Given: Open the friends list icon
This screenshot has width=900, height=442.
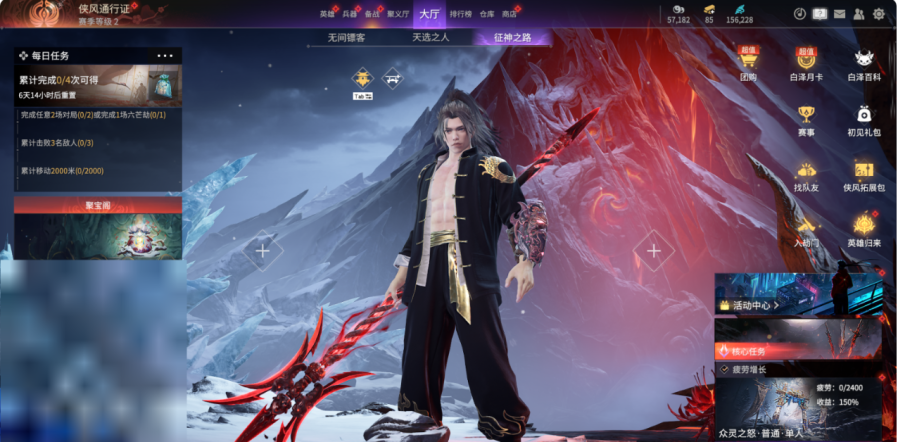Looking at the screenshot, I should (859, 14).
